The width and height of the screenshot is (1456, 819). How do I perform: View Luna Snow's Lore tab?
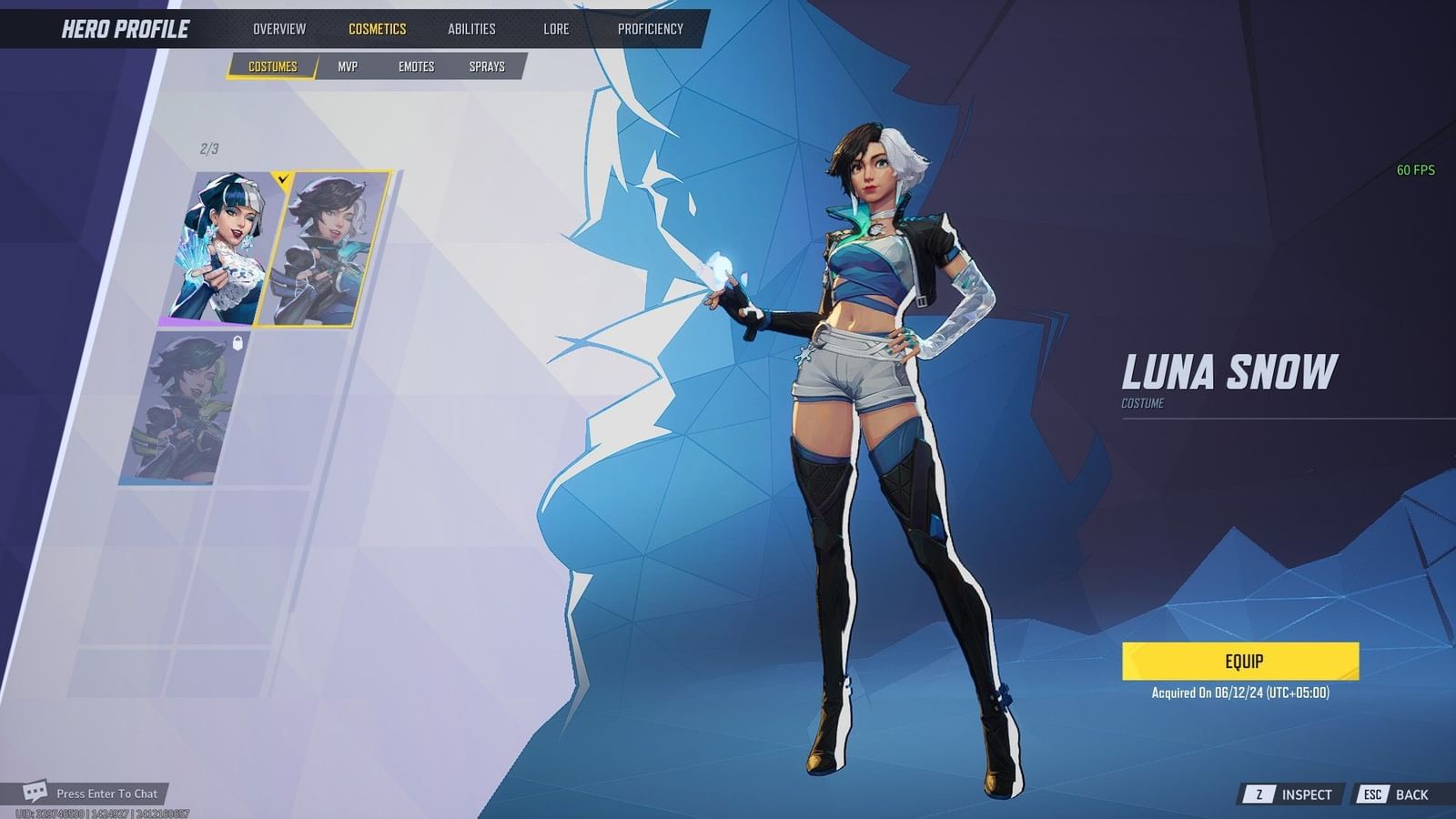(x=555, y=28)
